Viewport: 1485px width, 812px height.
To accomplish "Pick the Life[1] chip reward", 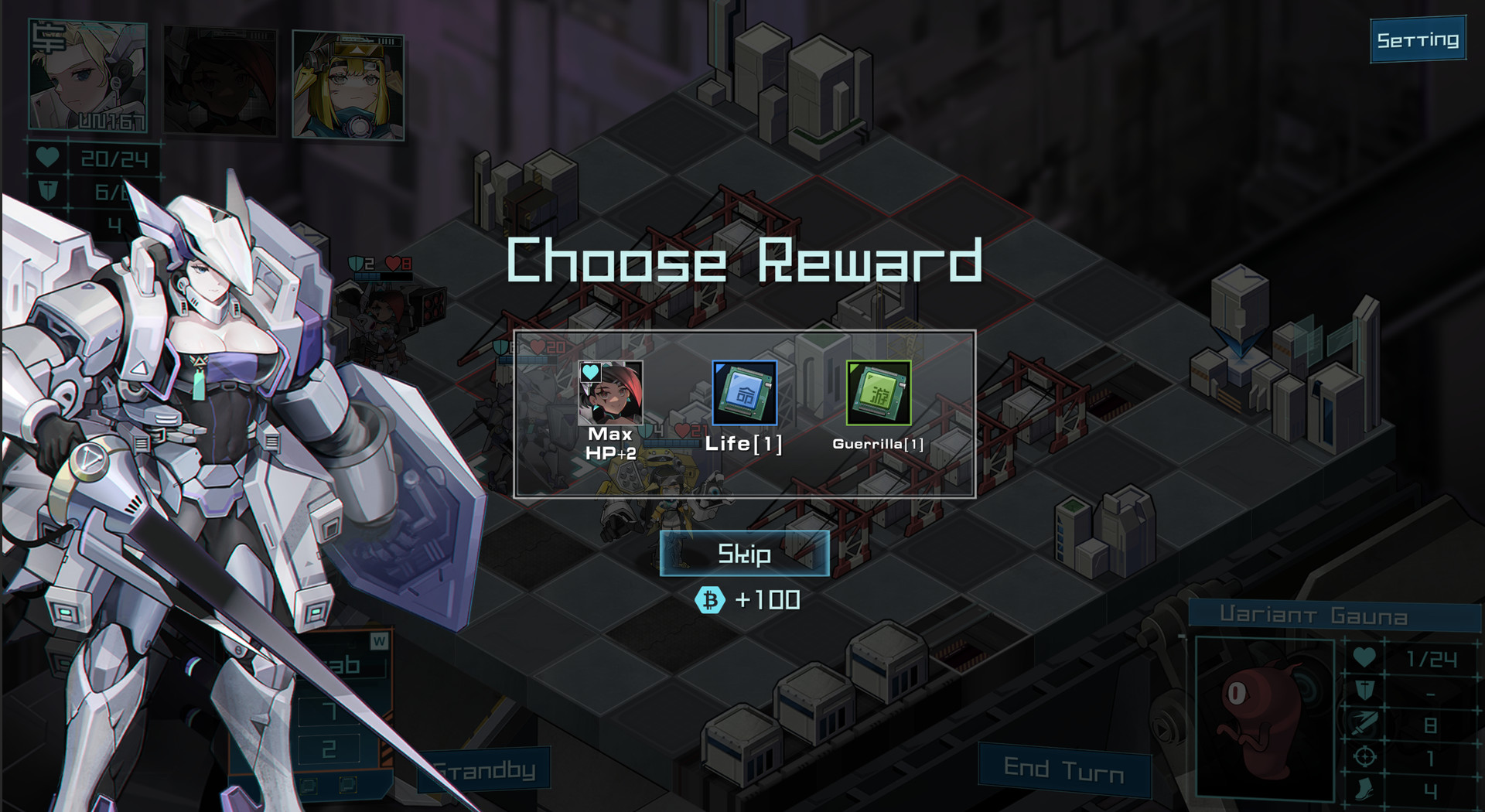I will tap(745, 392).
